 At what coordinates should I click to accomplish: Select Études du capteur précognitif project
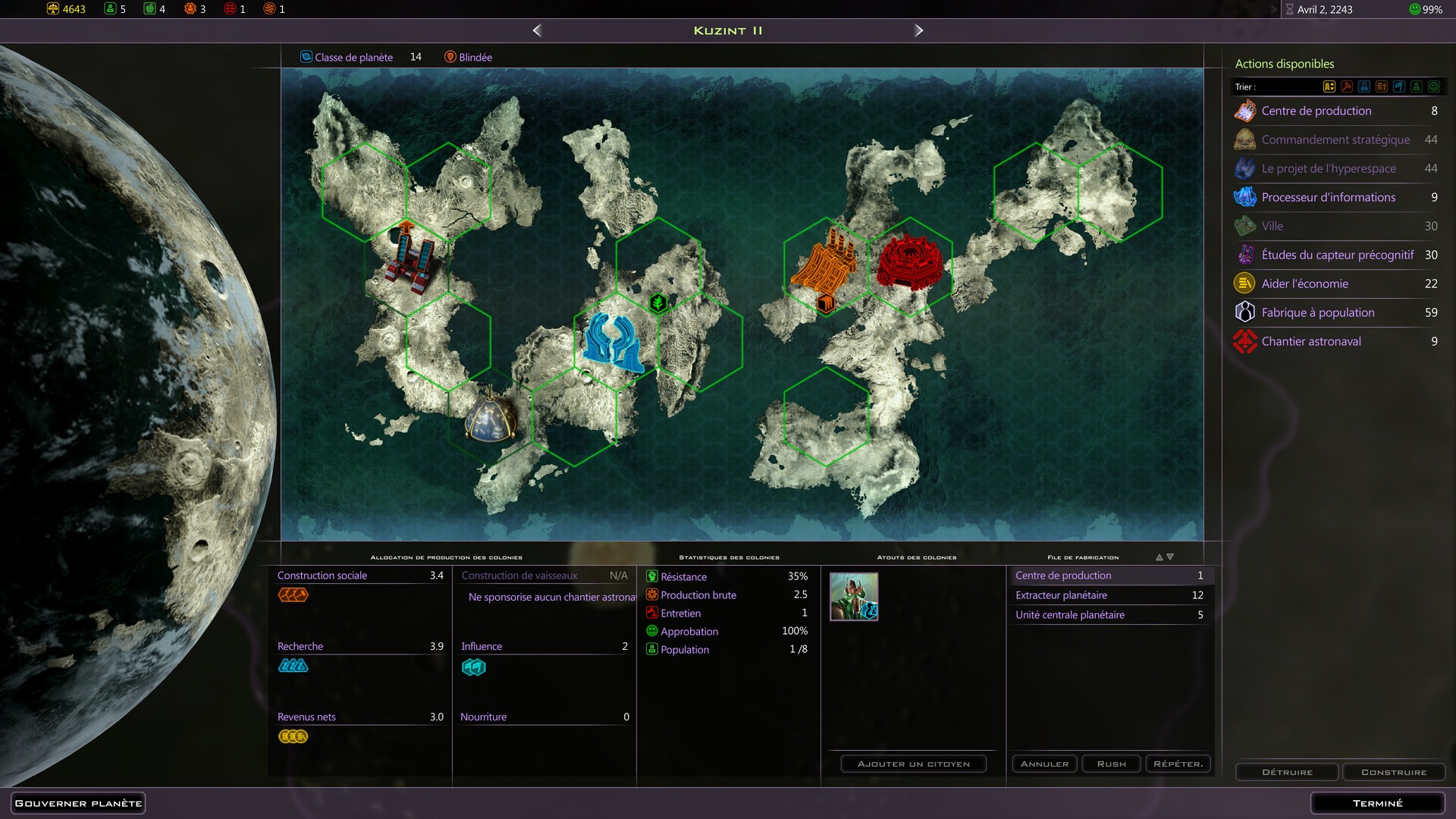coord(1337,255)
